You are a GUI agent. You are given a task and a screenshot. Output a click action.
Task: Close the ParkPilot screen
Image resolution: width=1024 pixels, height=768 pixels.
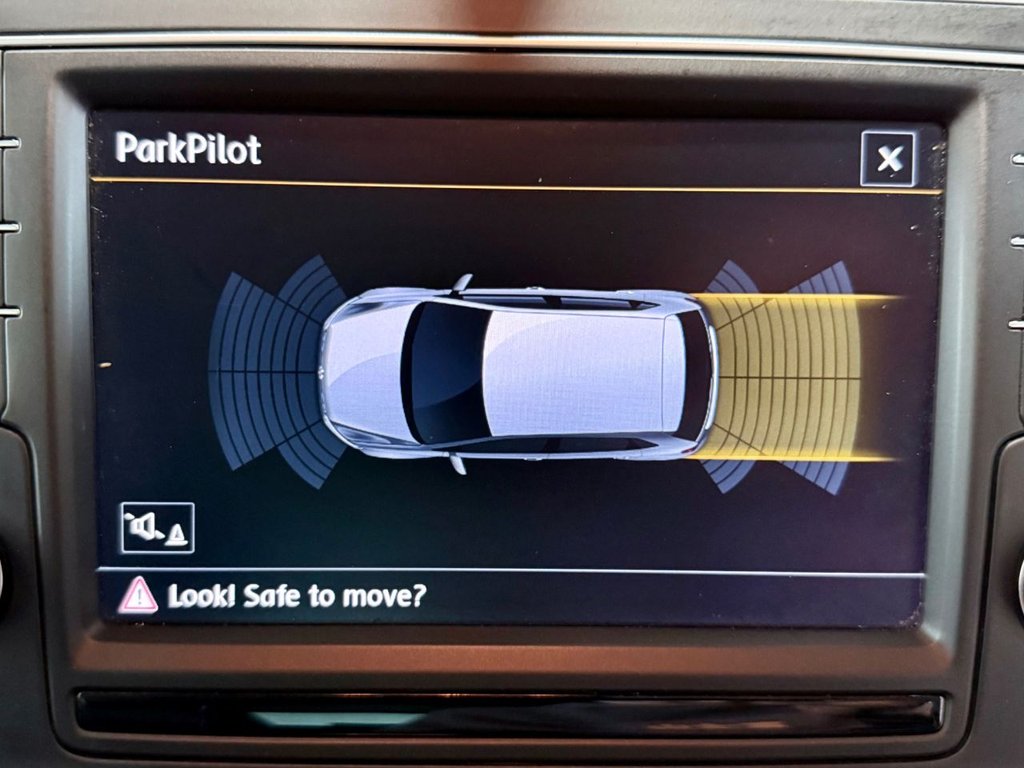click(888, 159)
